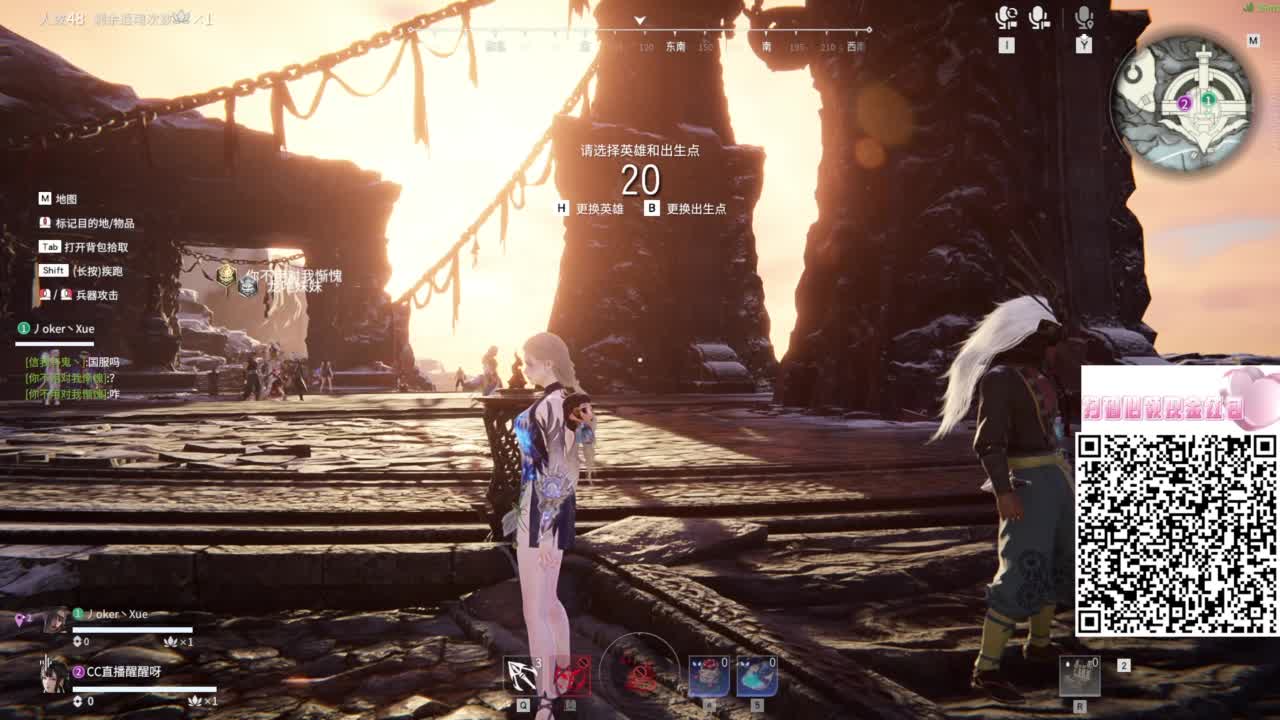Choose the red-topped consumable with count 0
Viewport: 1280px width, 720px height.
coord(708,676)
